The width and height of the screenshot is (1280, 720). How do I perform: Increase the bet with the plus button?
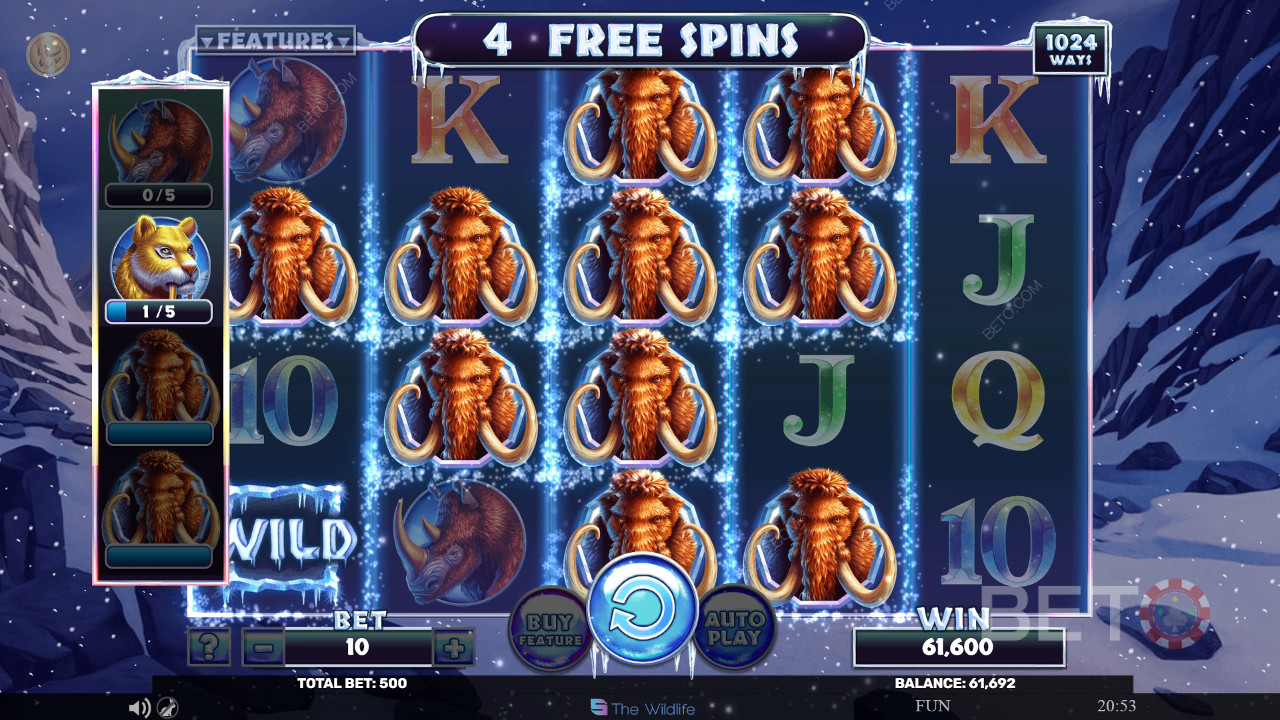(454, 648)
